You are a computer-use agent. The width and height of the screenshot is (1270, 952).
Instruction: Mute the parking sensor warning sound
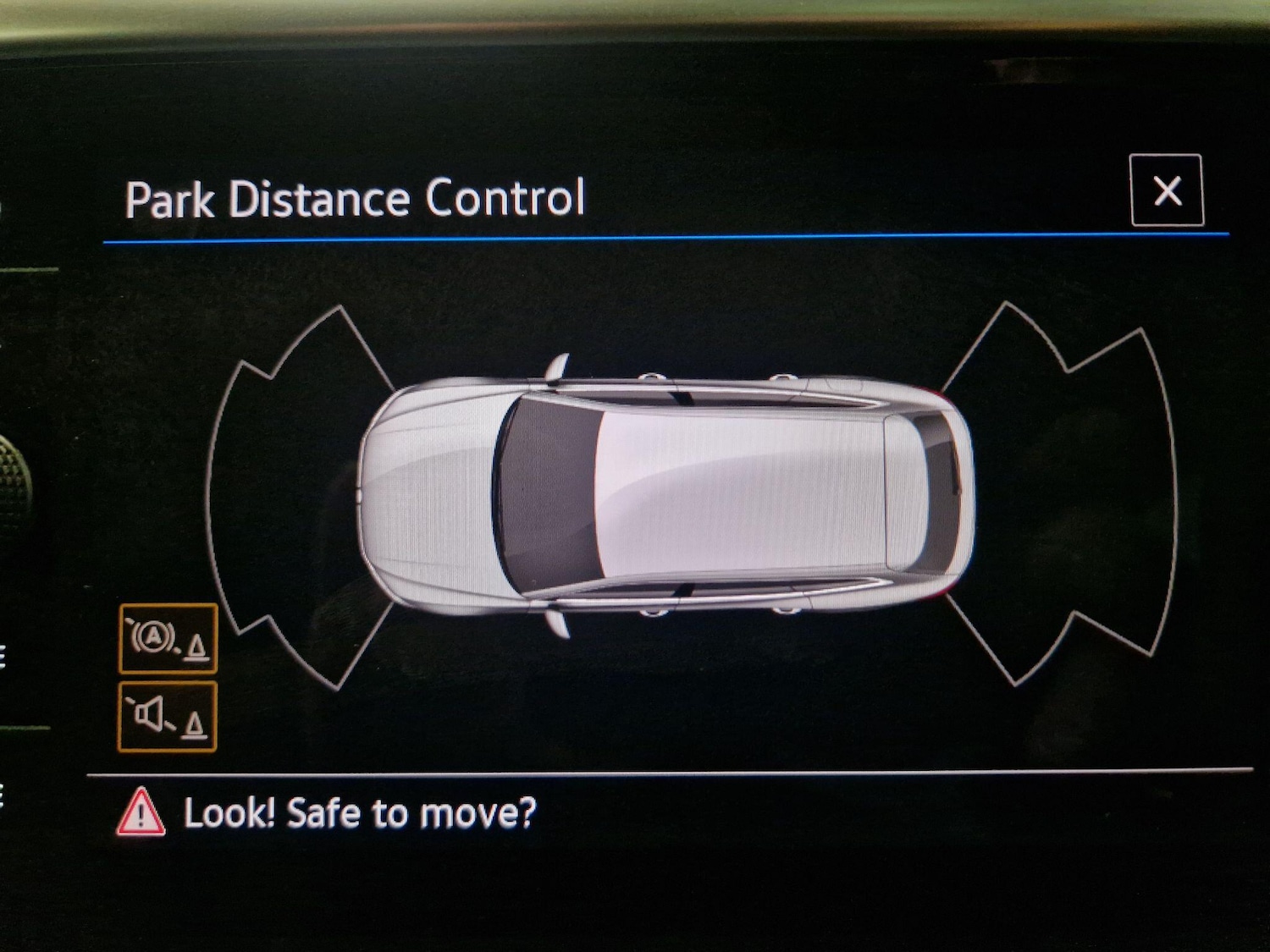168,718
